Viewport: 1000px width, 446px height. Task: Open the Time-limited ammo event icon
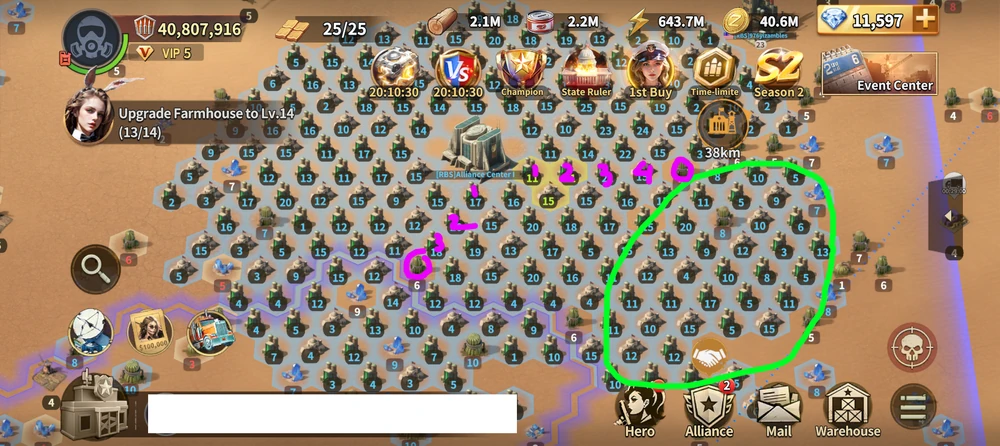click(x=714, y=72)
